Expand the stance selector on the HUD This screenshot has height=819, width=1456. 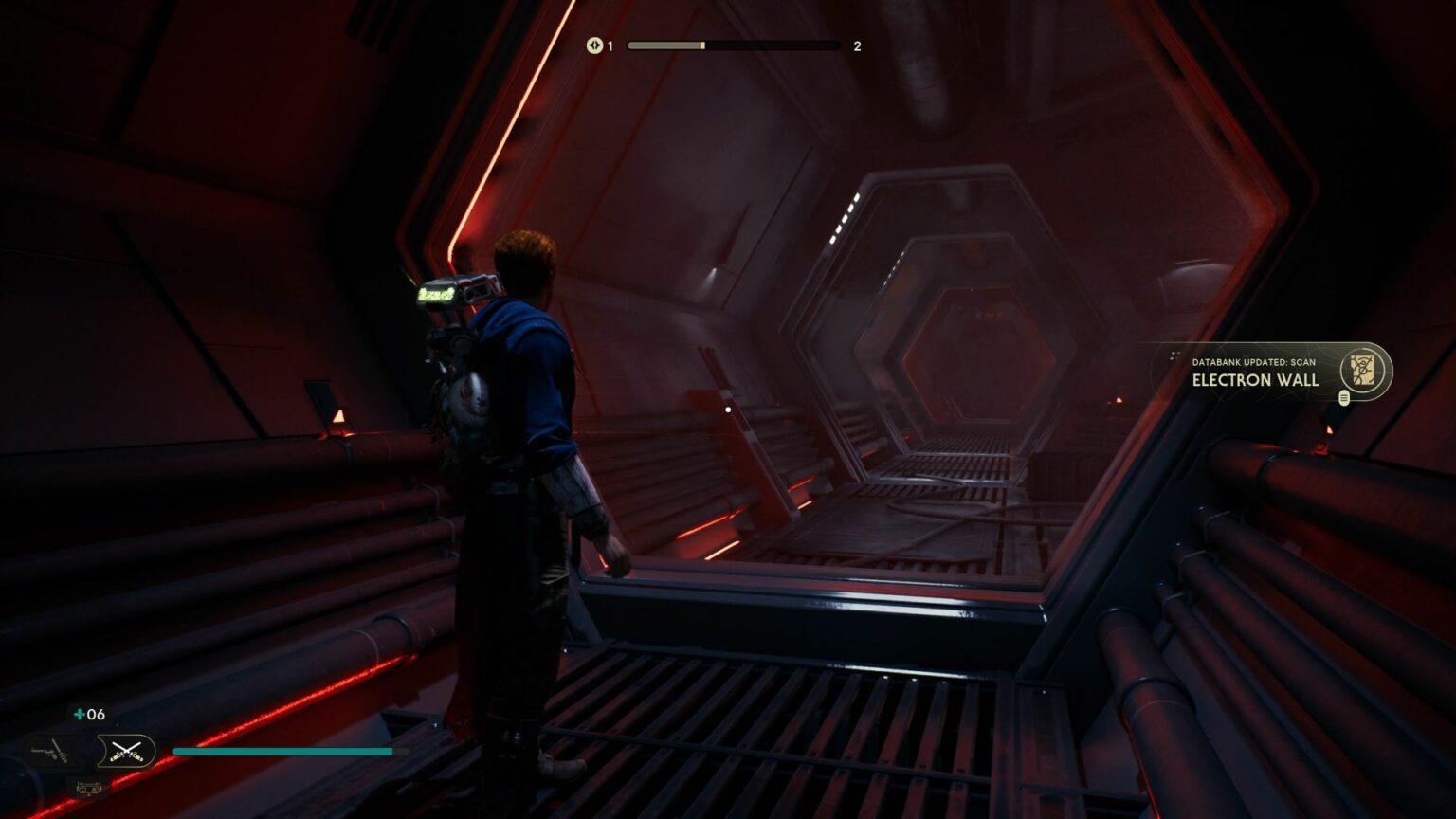(90, 751)
